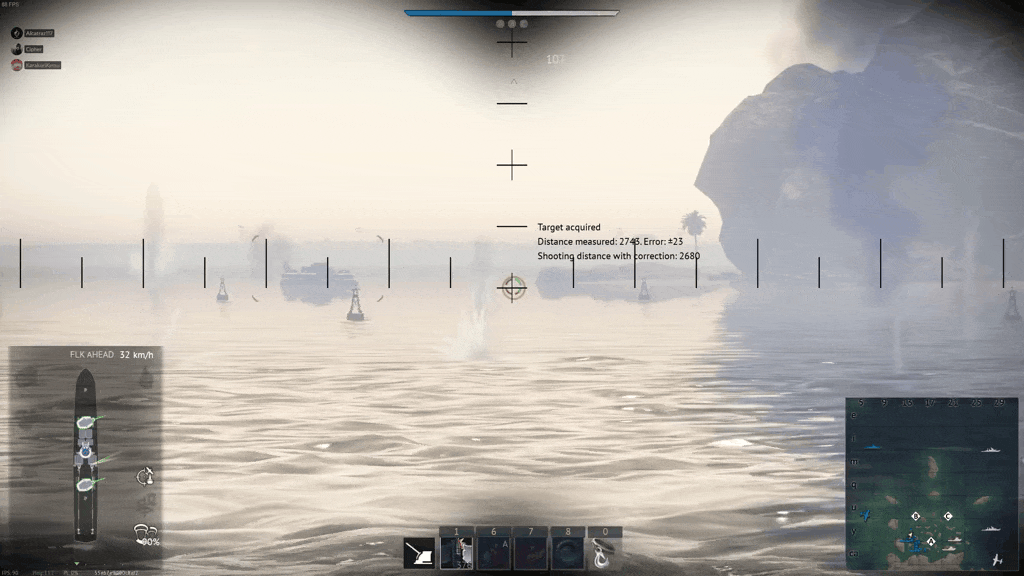
Task: Open the tactical minimap
Action: click(930, 483)
